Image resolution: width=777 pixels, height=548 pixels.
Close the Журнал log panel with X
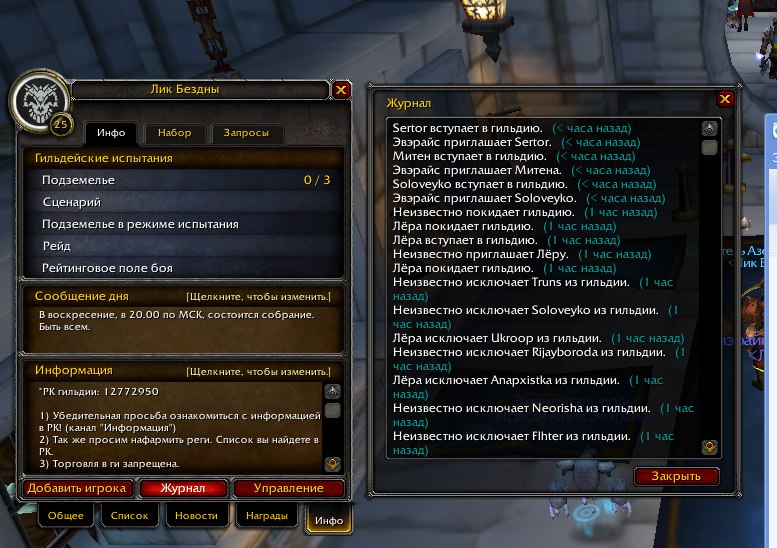[725, 99]
